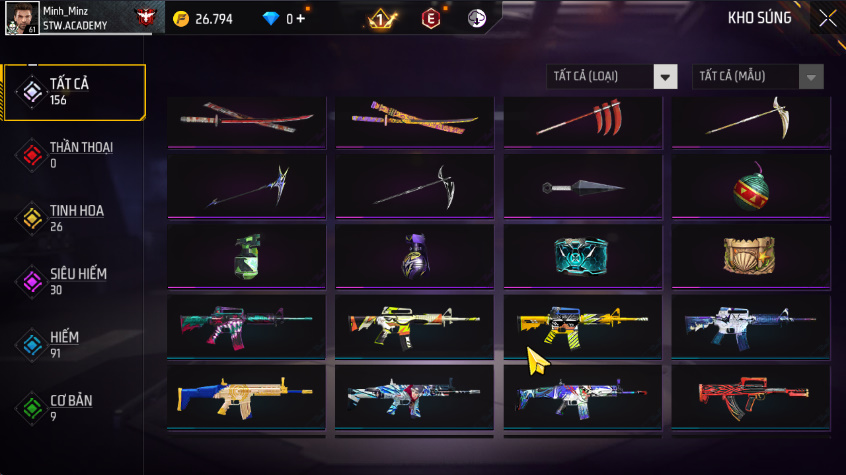
Task: Open the Tất Cả (Loại) type dropdown
Action: (612, 77)
